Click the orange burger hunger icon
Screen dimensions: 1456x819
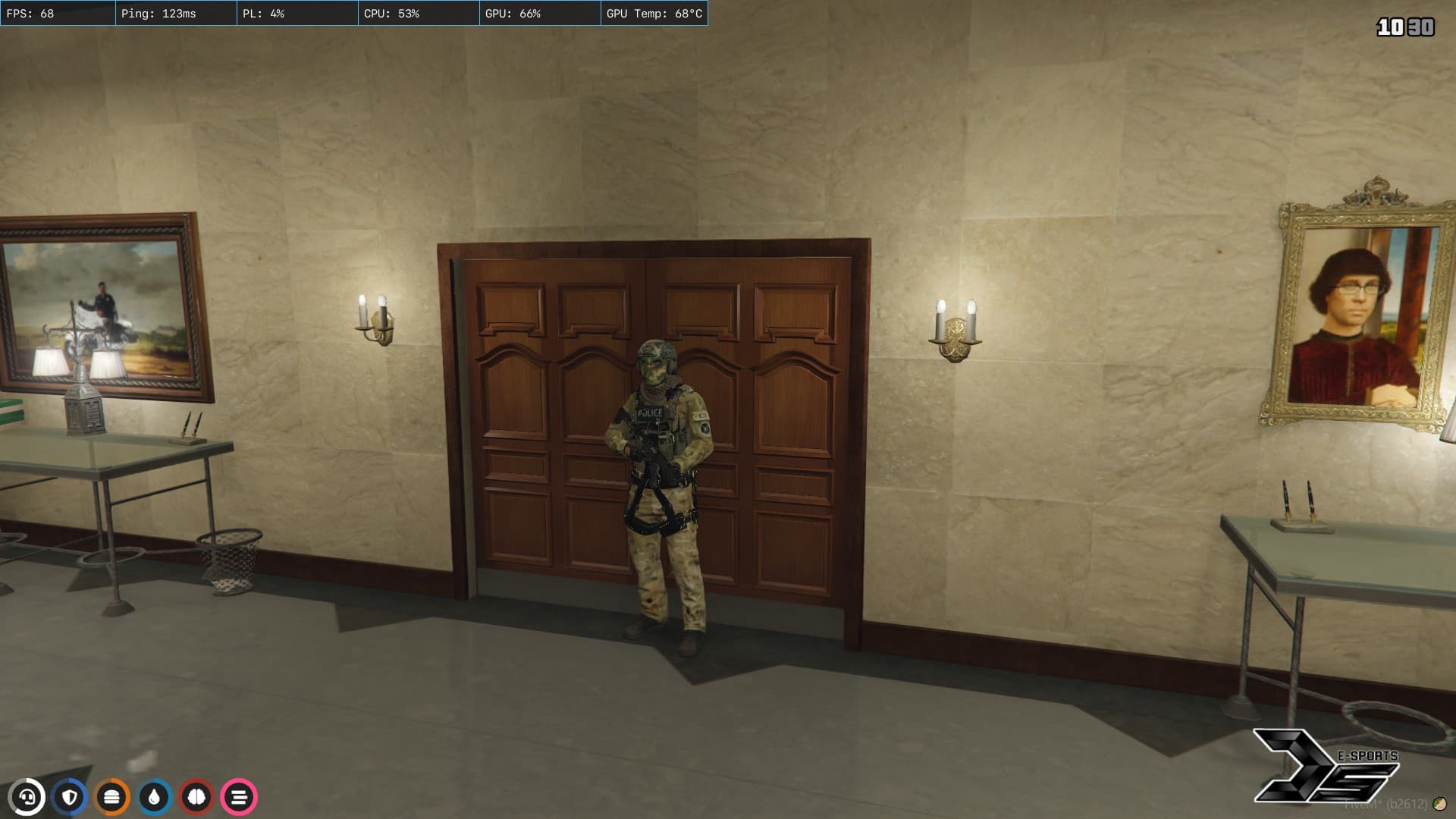[112, 797]
